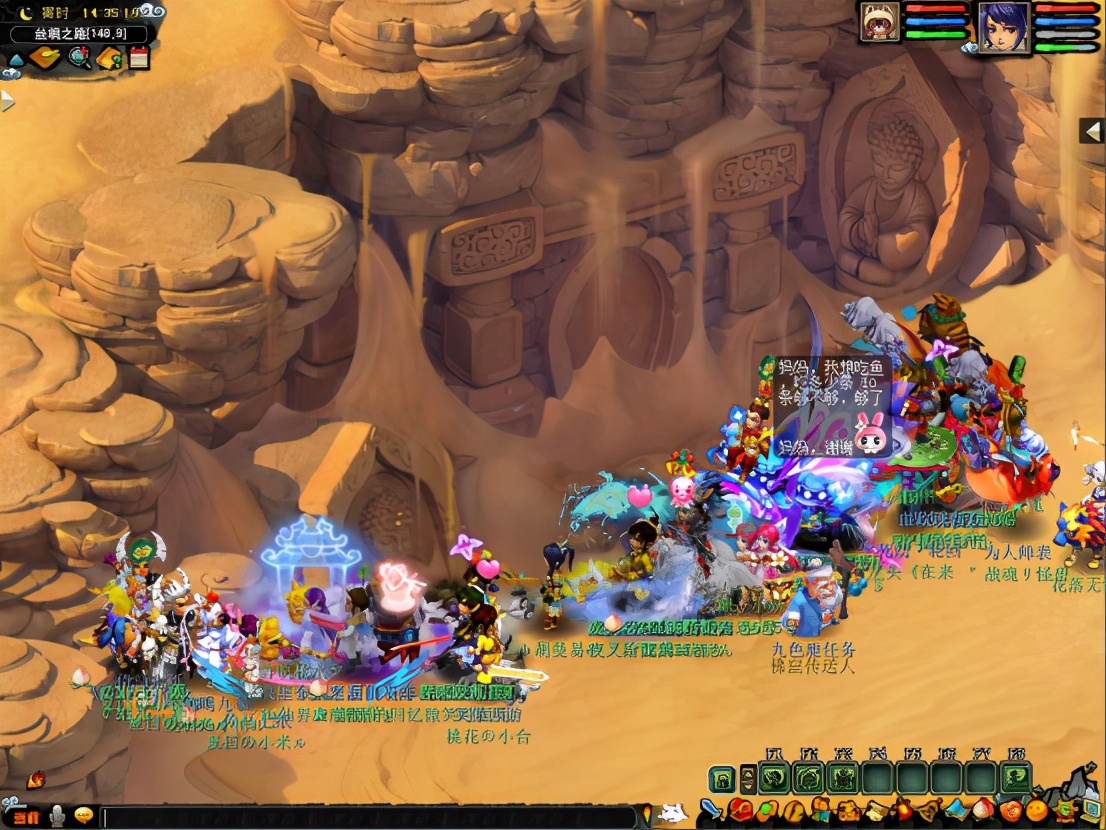Open the red backpack inventory icon
The height and width of the screenshot is (830, 1106).
[741, 810]
